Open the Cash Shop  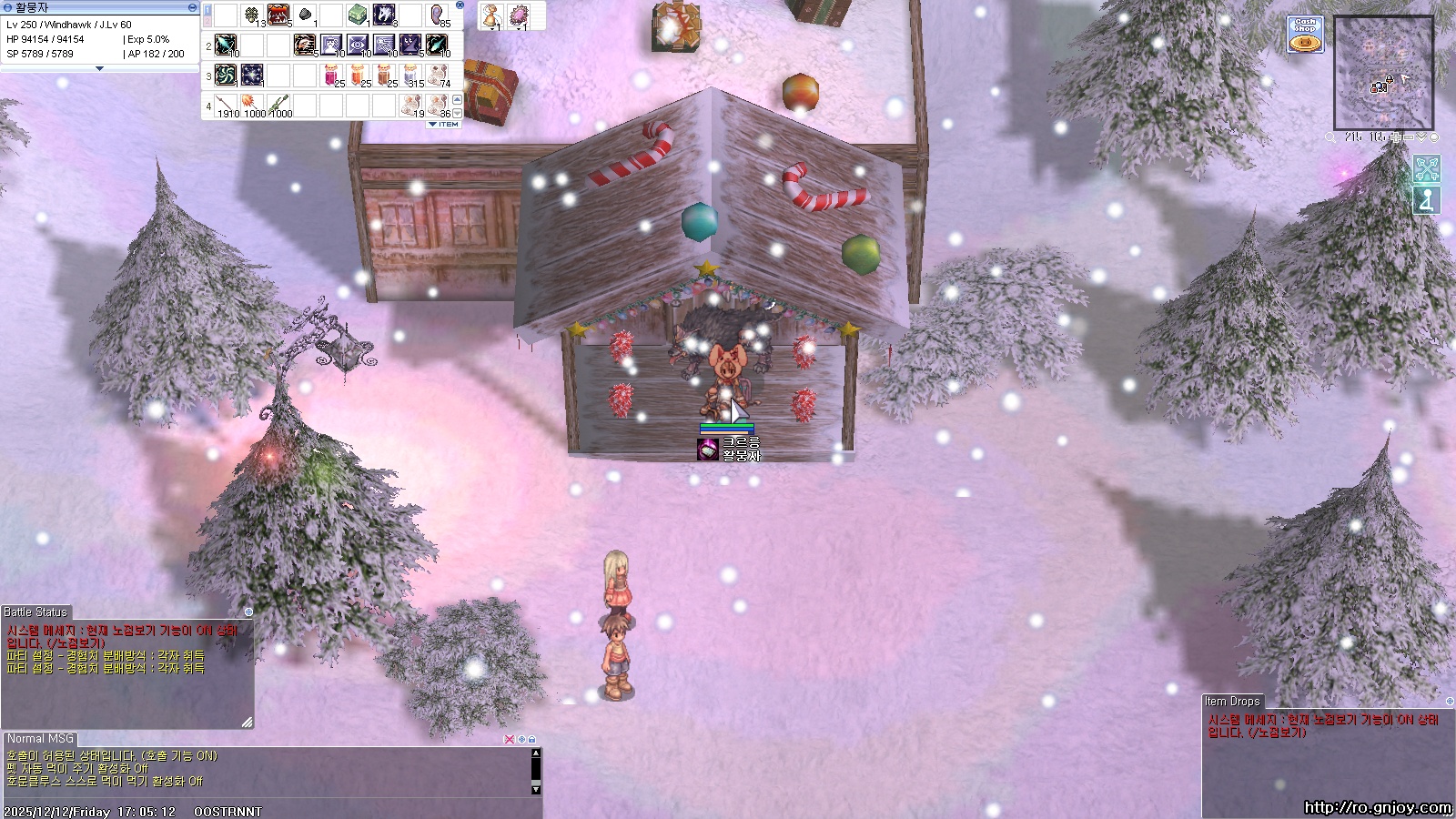[x=1305, y=35]
